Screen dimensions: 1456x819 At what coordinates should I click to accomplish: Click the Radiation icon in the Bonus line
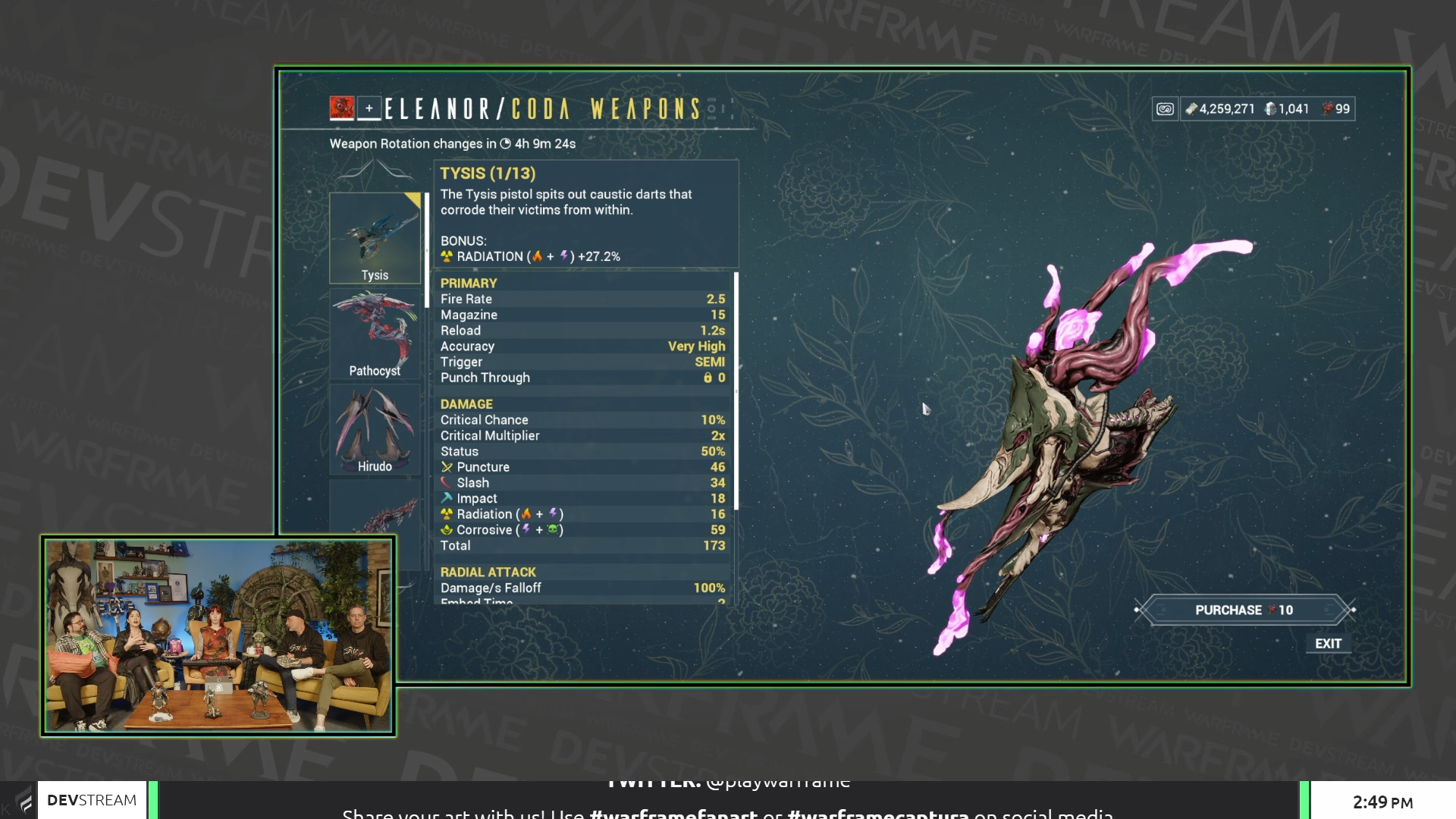point(447,256)
